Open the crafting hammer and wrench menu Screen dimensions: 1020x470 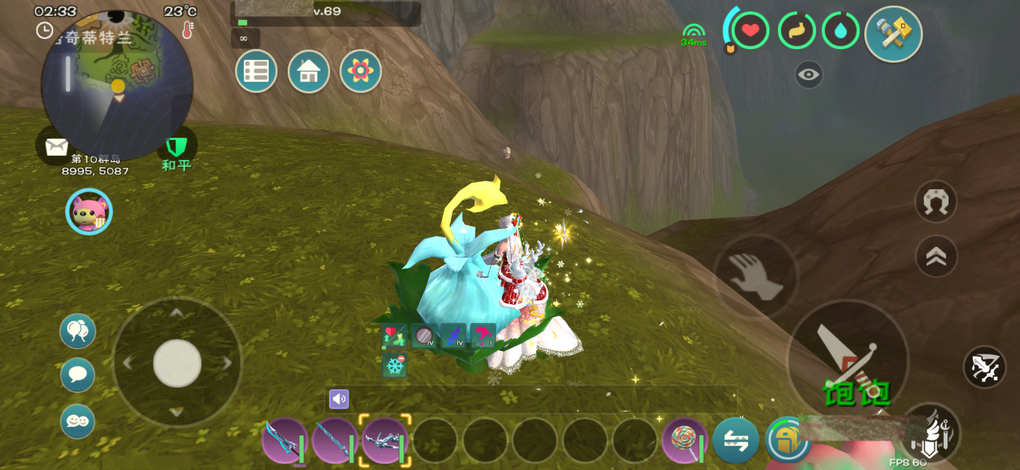893,33
